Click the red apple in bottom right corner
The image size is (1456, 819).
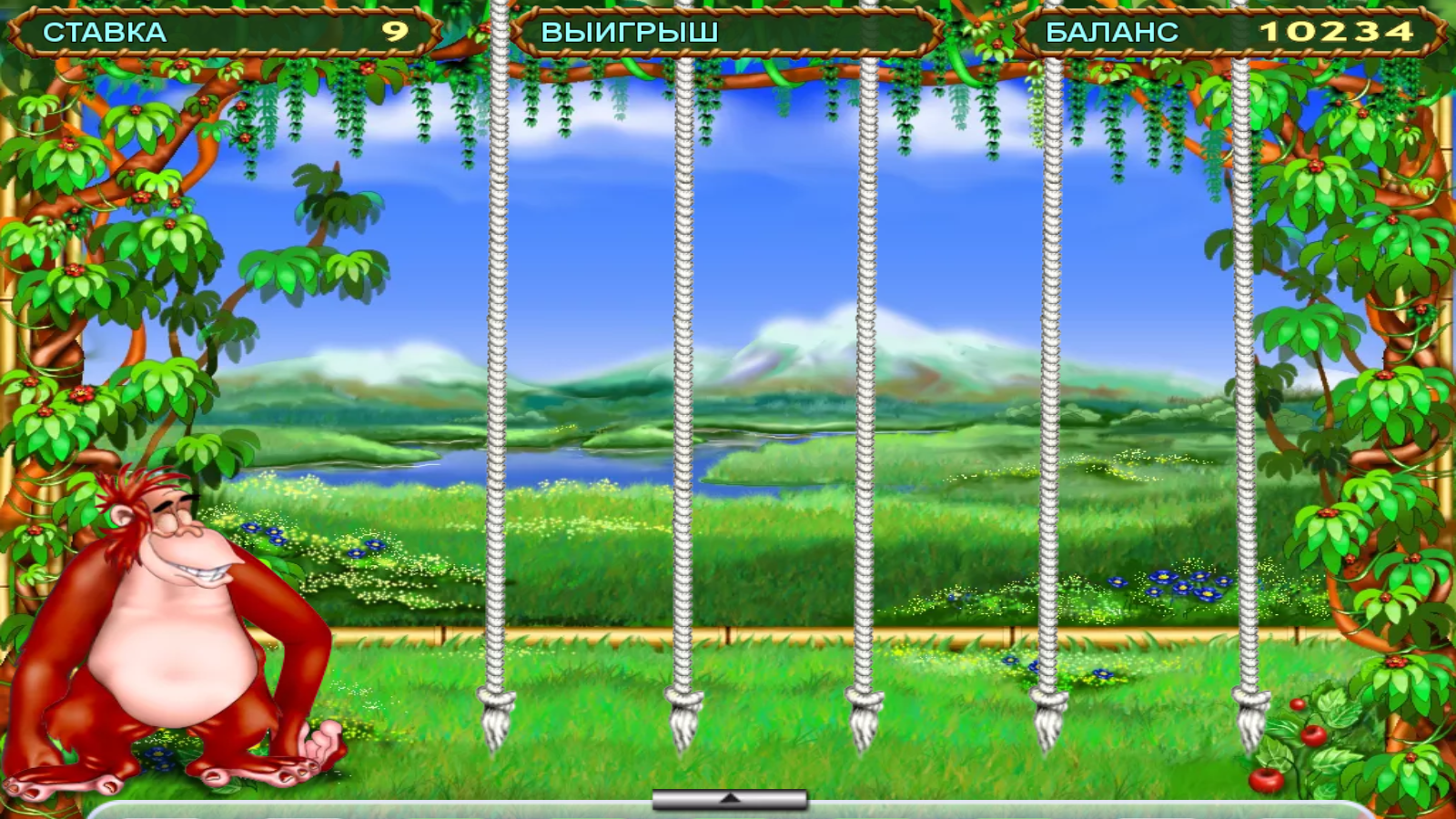click(x=1267, y=778)
